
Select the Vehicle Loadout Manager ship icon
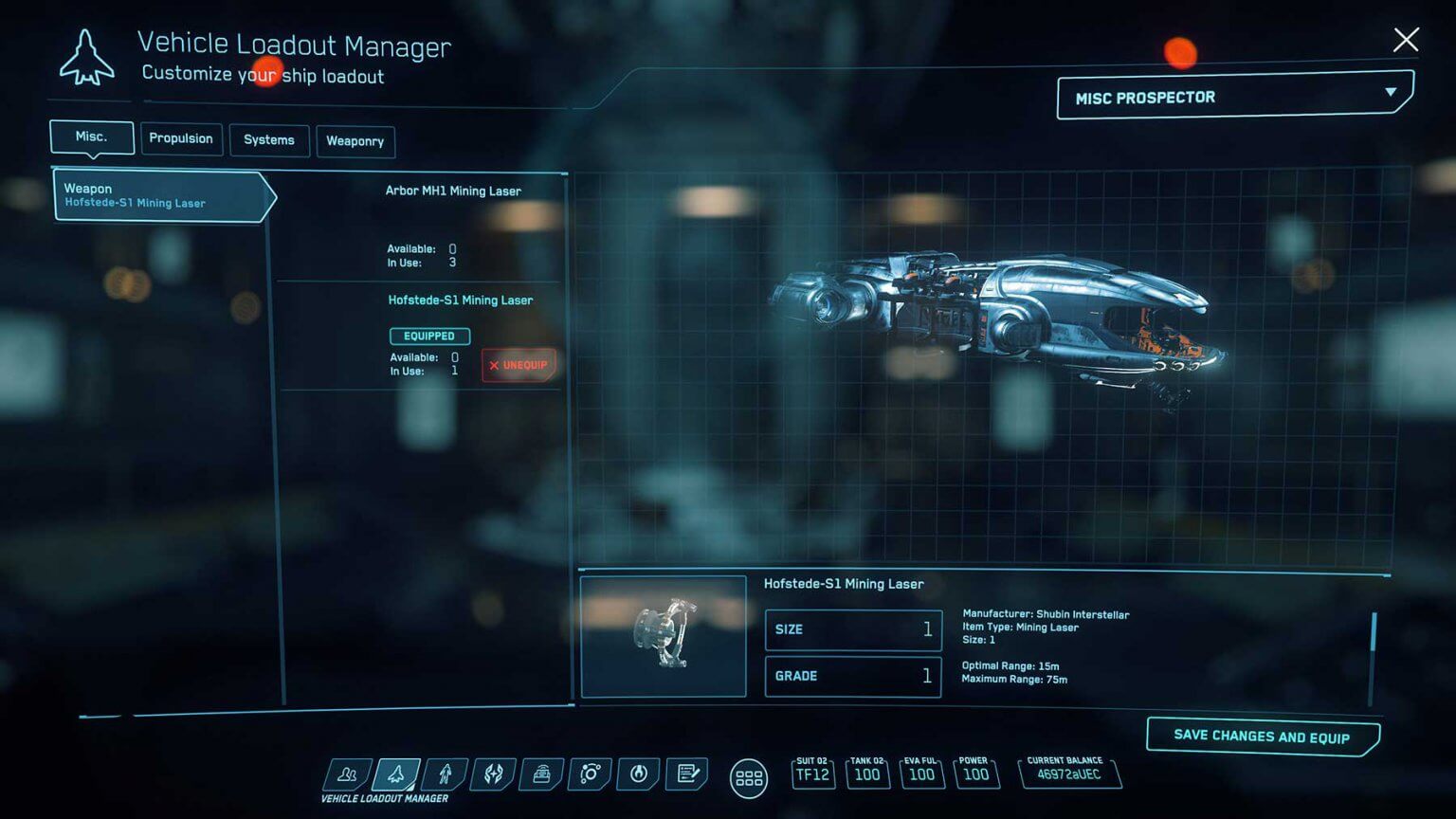point(397,776)
